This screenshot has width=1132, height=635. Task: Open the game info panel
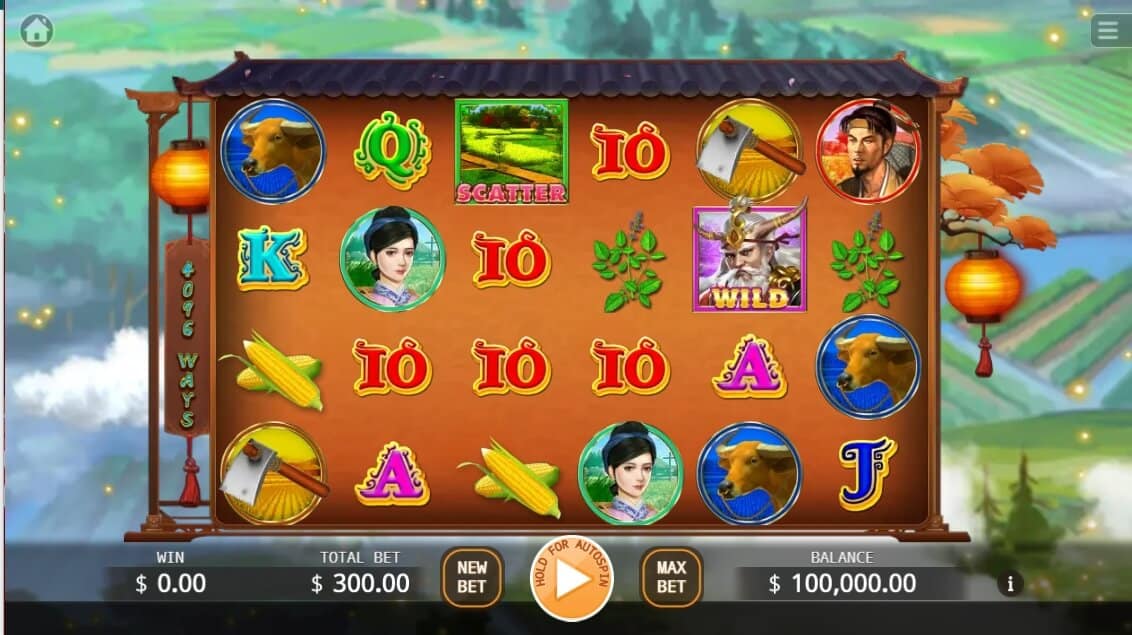tap(1010, 583)
